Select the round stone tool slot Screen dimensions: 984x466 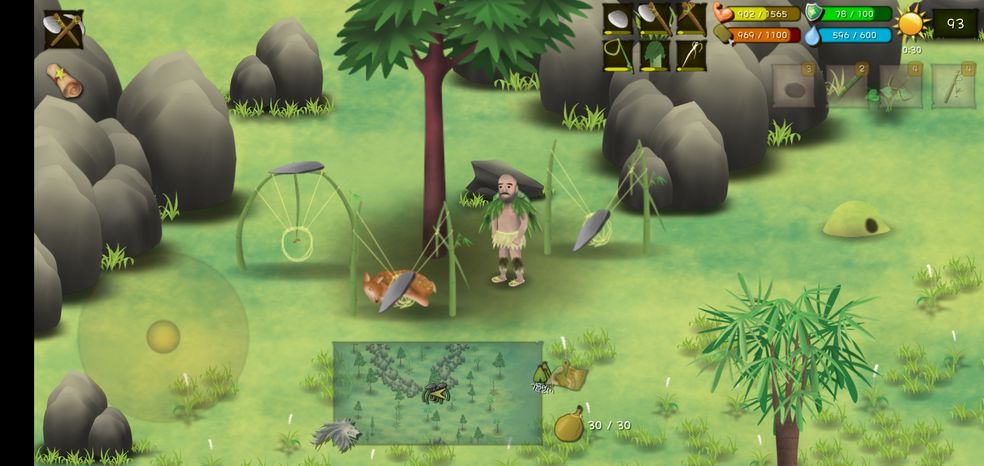click(619, 19)
